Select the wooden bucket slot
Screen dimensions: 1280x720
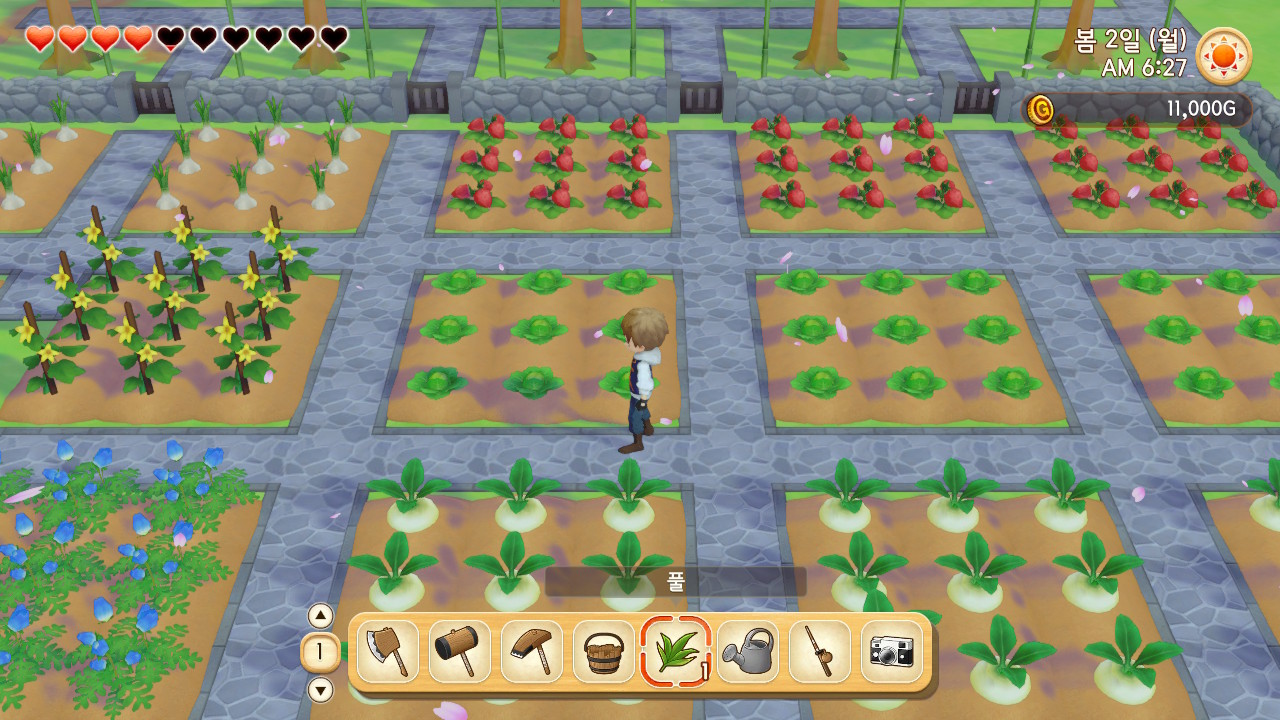click(x=604, y=652)
